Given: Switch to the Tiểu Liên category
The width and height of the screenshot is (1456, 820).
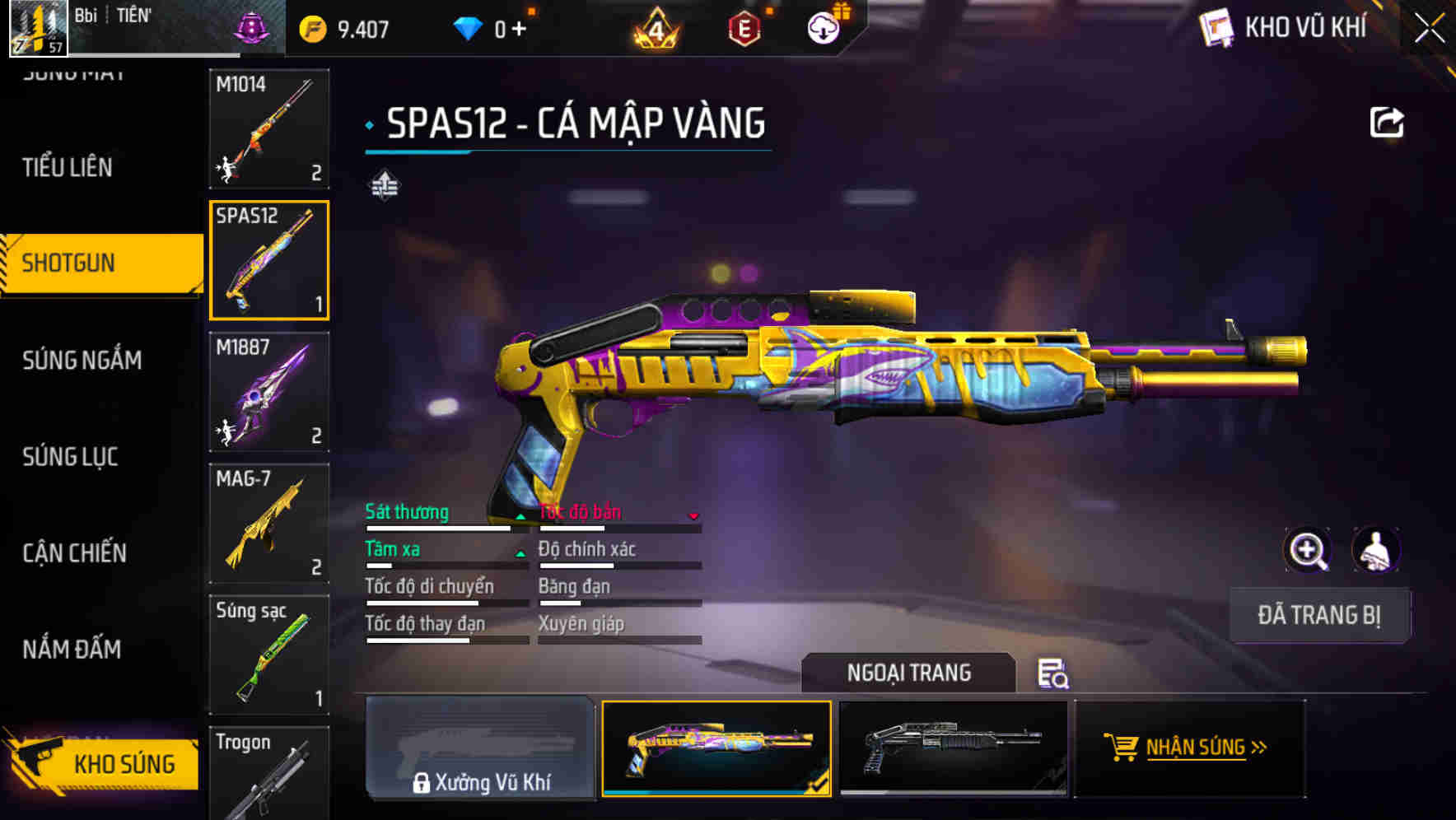Looking at the screenshot, I should [x=68, y=167].
